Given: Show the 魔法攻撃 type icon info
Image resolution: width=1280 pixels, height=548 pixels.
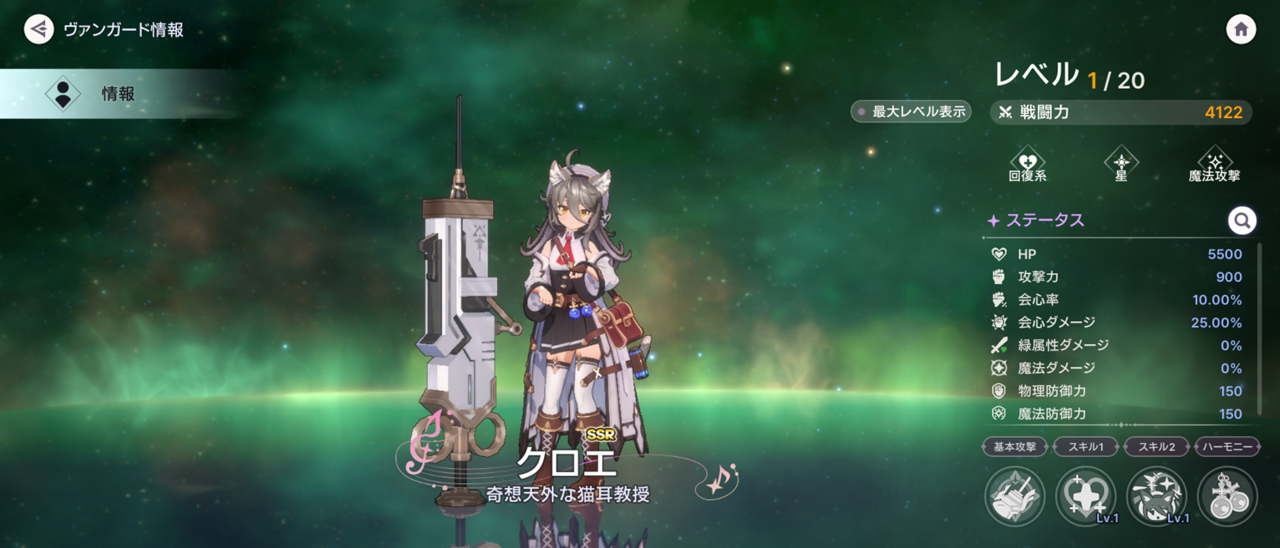Looking at the screenshot, I should pyautogui.click(x=1214, y=161).
